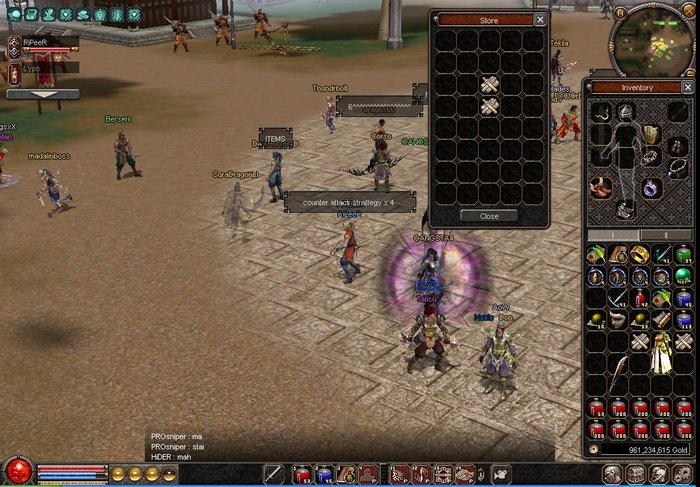Click the crossed item in Store grid
The height and width of the screenshot is (487, 700).
489,84
